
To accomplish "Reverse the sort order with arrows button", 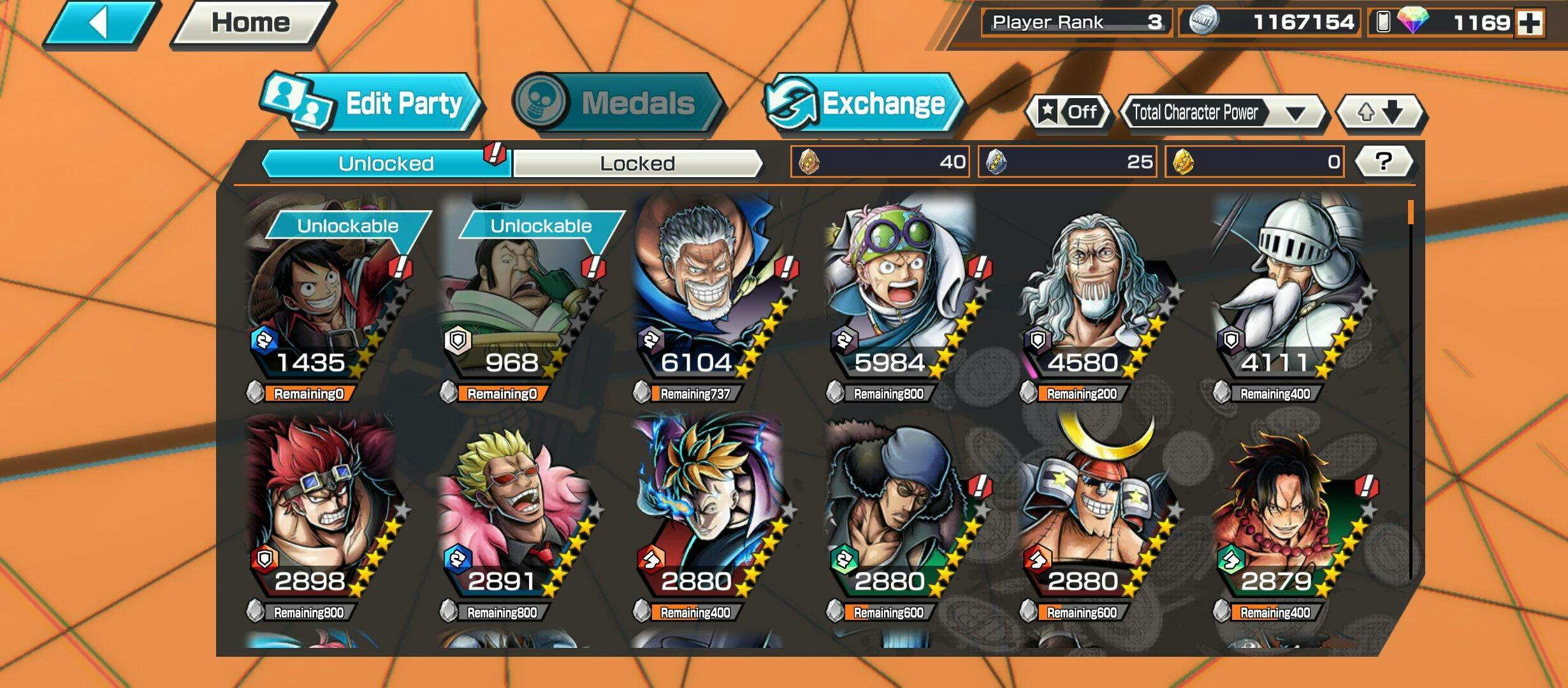I will click(x=1381, y=113).
